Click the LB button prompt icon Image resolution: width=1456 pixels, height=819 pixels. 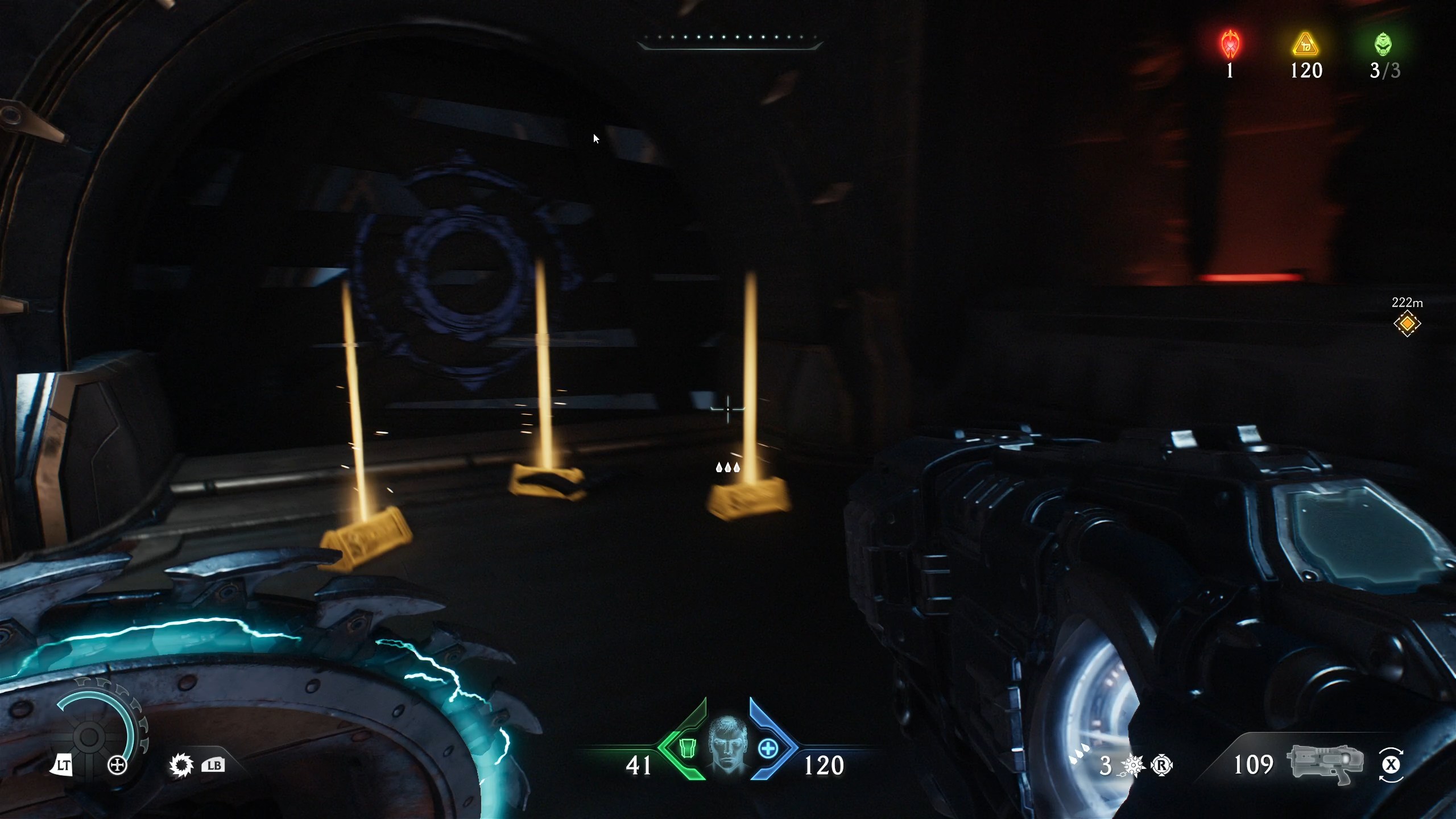[x=213, y=765]
